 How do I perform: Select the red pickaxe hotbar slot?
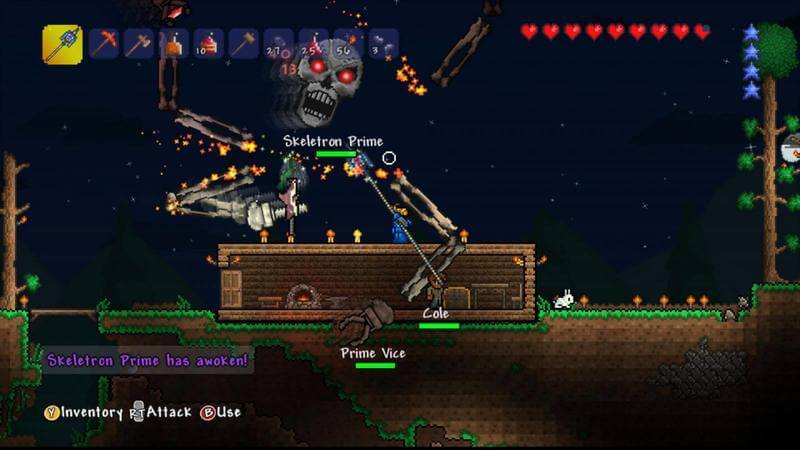coord(104,44)
